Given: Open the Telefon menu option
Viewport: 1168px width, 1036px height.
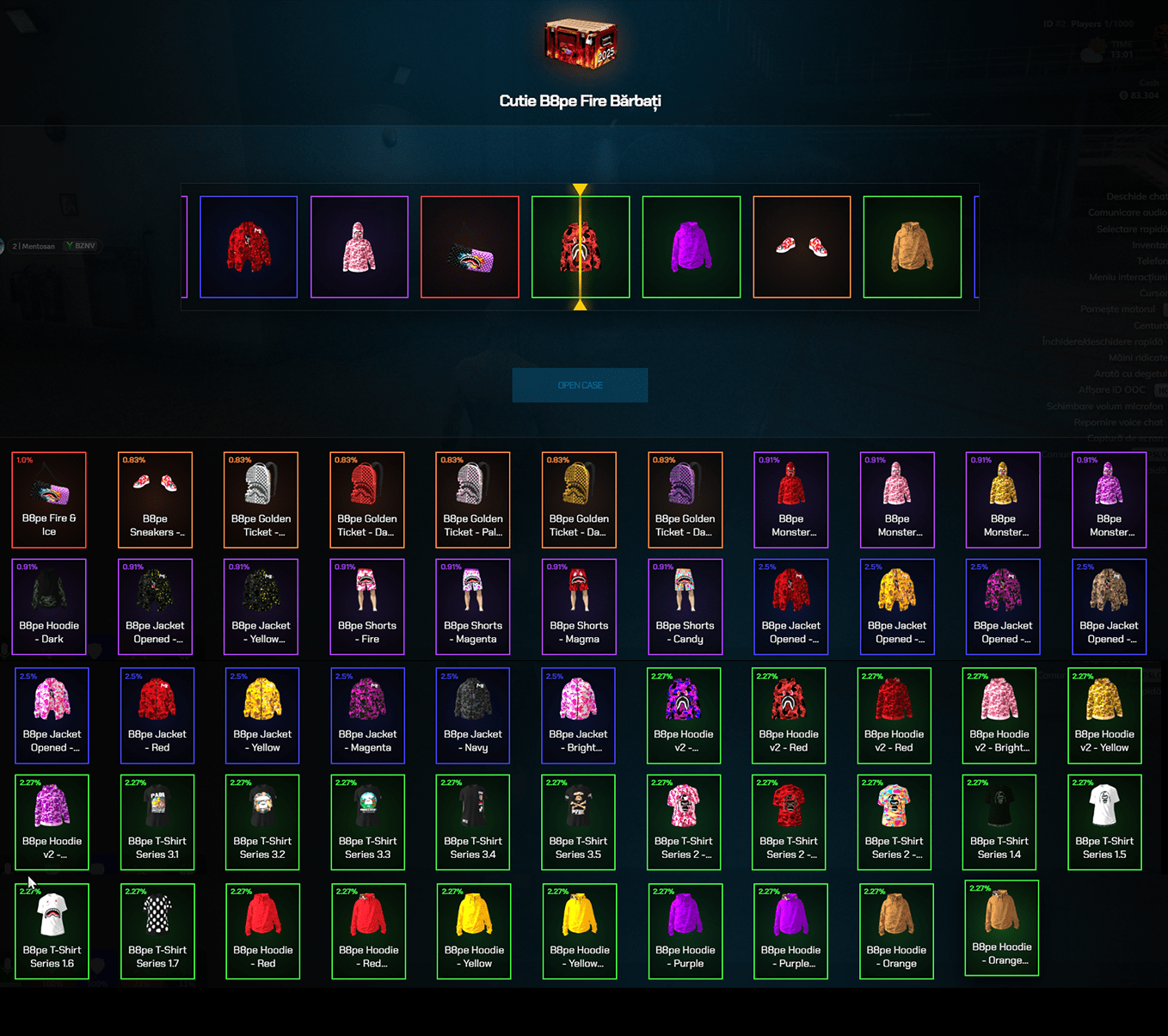Looking at the screenshot, I should click(x=1153, y=261).
